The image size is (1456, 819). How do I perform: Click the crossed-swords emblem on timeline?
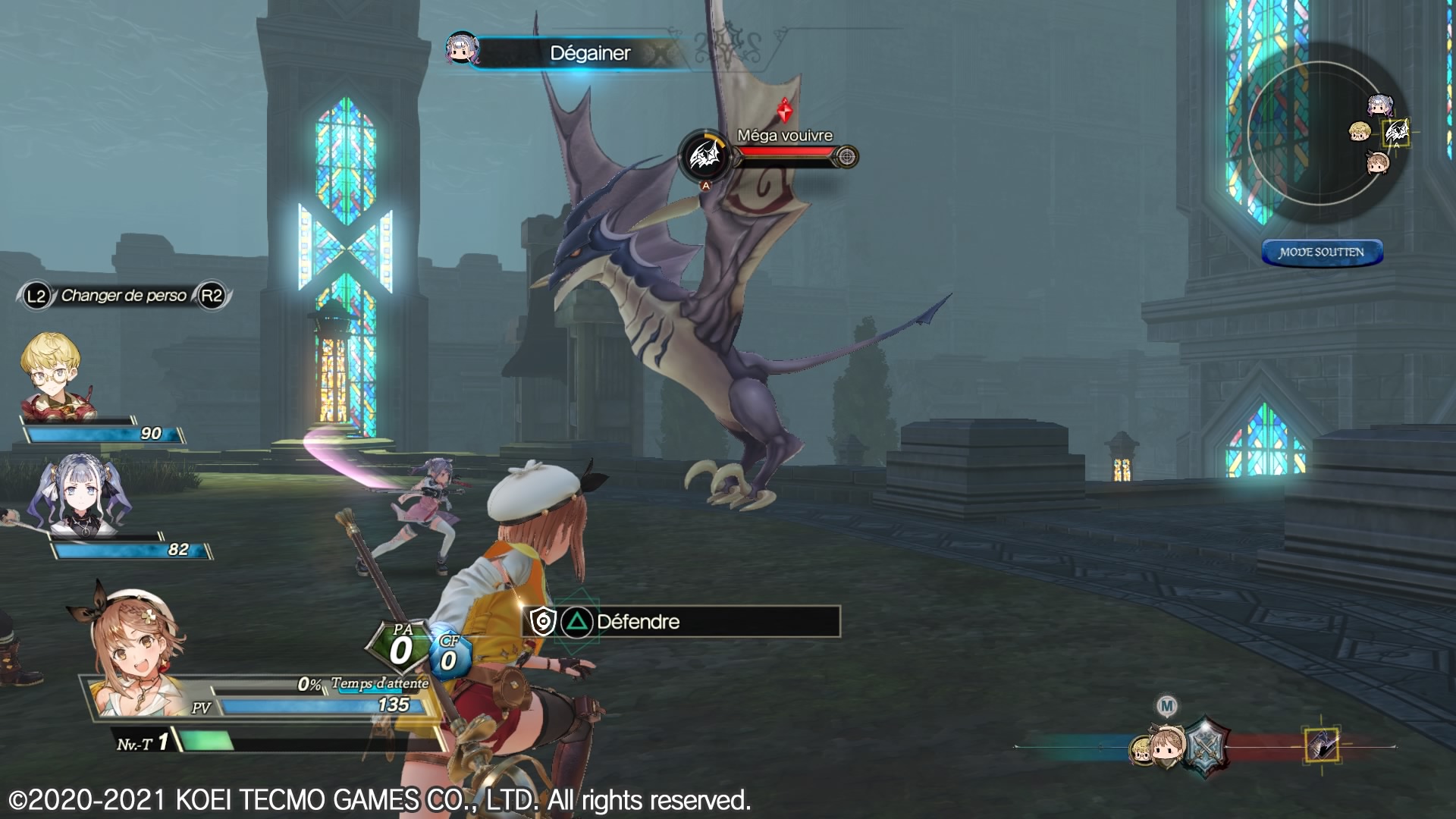pyautogui.click(x=1205, y=746)
